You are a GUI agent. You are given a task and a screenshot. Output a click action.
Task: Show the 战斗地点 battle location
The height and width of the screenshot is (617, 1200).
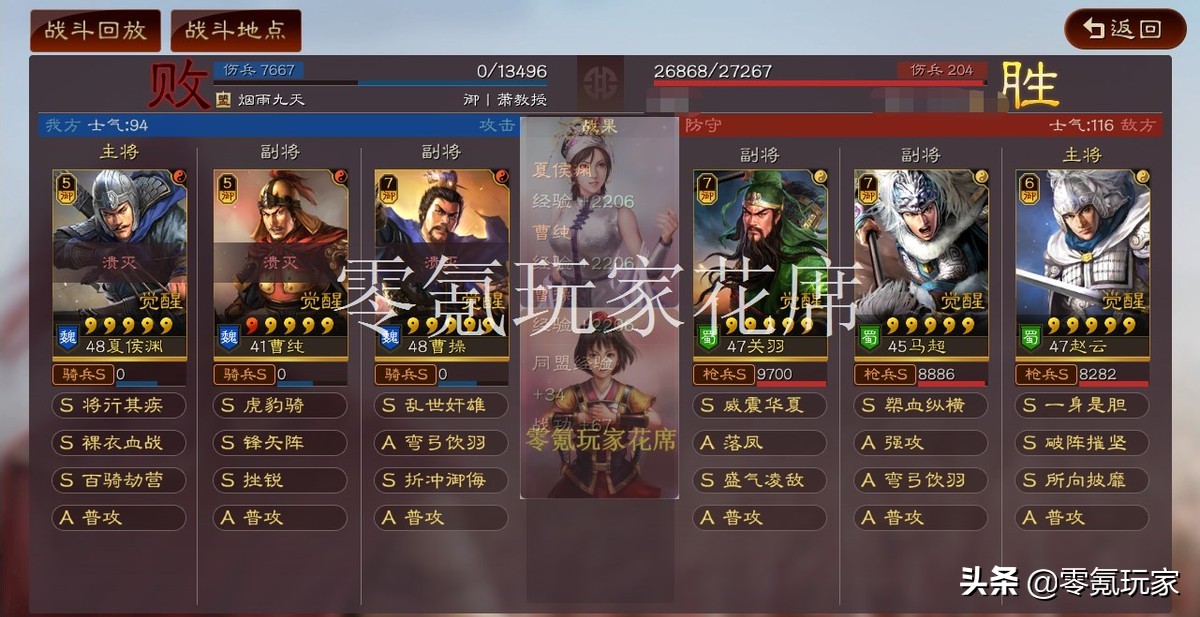(236, 30)
